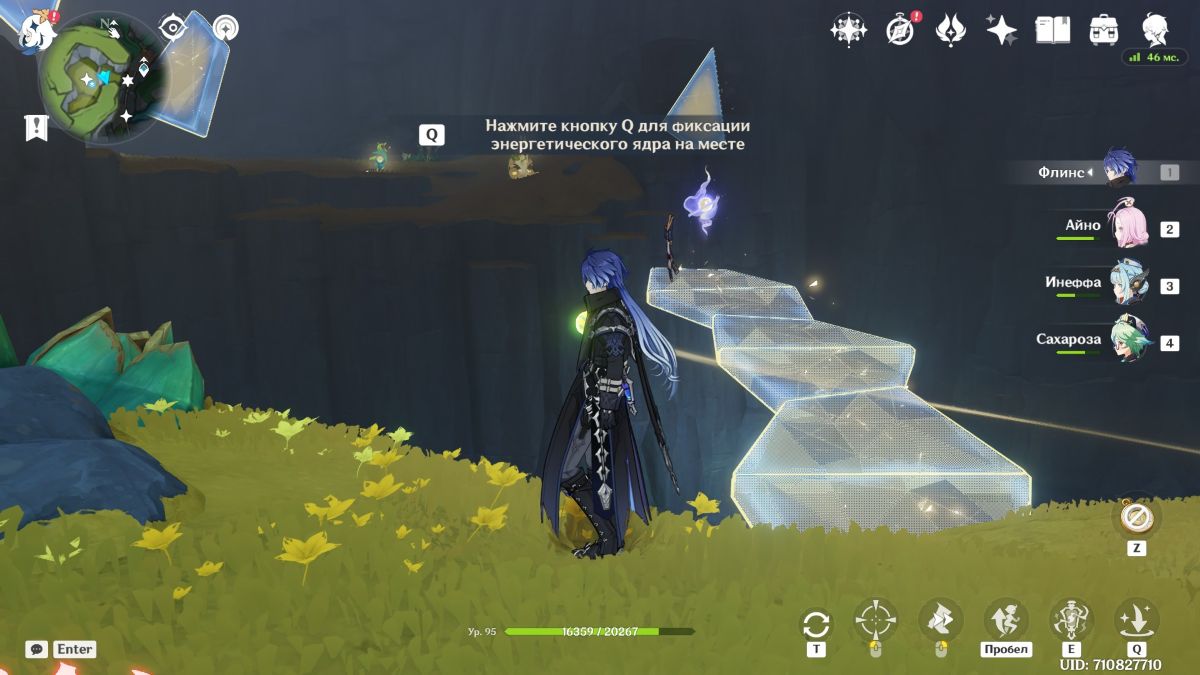Open the map from the circular minimap
The width and height of the screenshot is (1200, 675).
[101, 78]
